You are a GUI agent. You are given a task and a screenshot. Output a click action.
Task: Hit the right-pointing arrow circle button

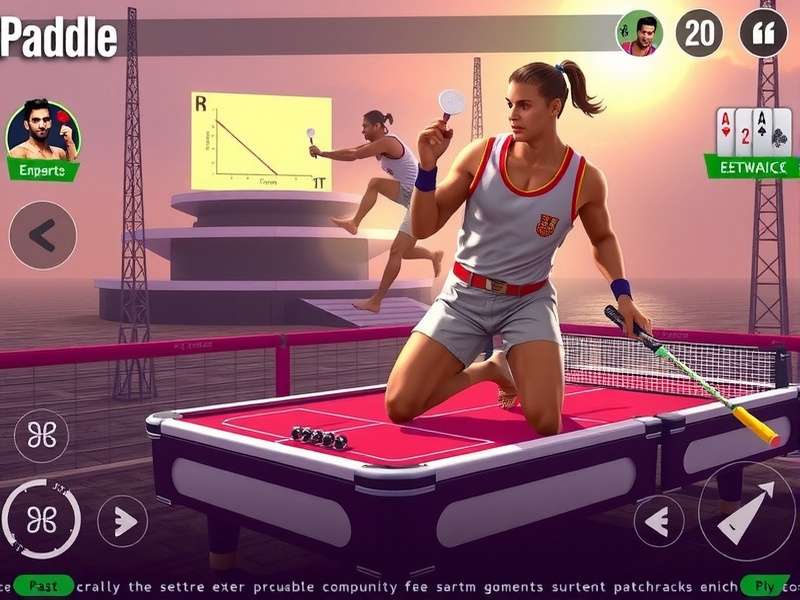(122, 521)
